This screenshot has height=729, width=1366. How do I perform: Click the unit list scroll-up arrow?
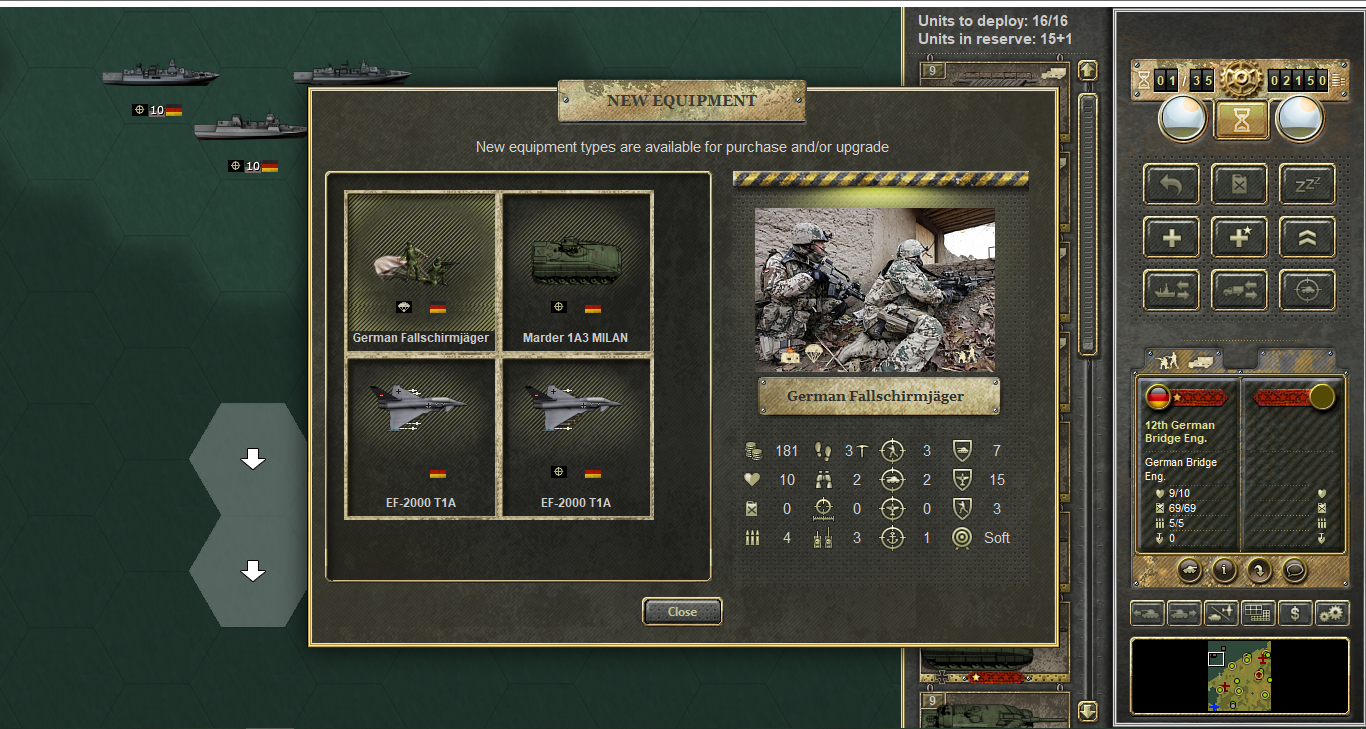tap(1088, 71)
